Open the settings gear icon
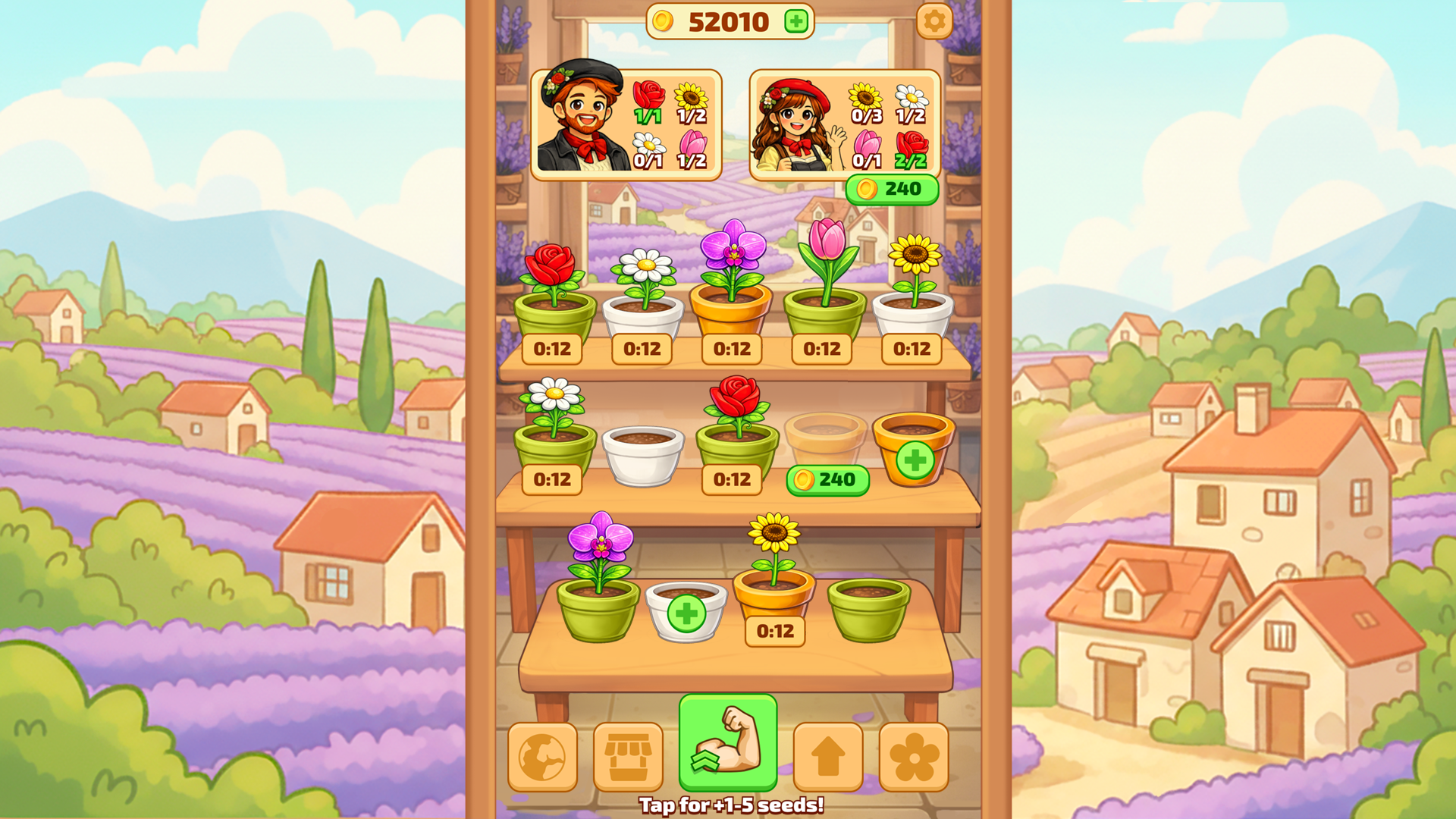Screen dimensions: 1456x819 pos(934,21)
